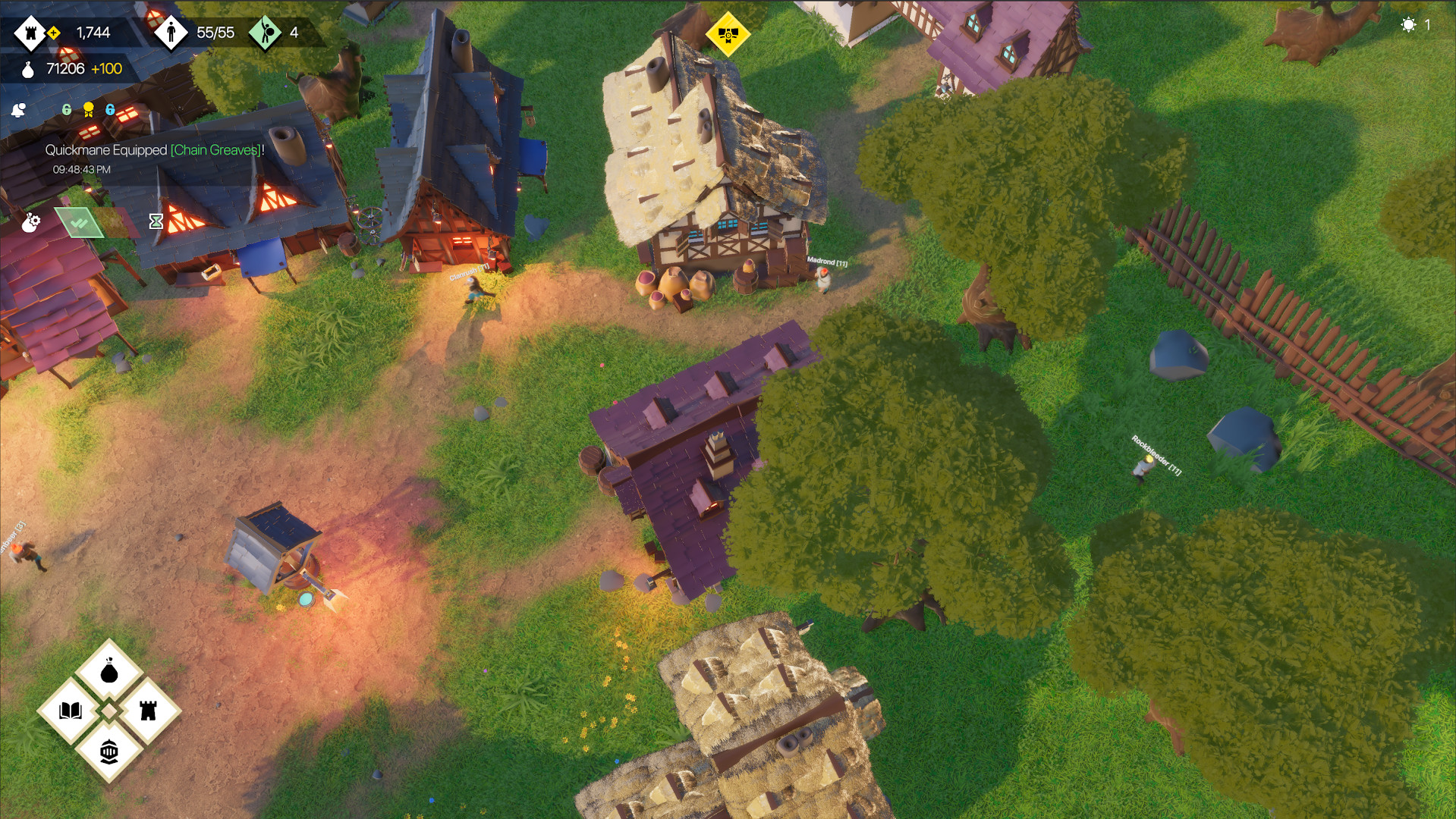Open the notifications bell icon
Image resolution: width=1456 pixels, height=819 pixels.
[x=17, y=108]
